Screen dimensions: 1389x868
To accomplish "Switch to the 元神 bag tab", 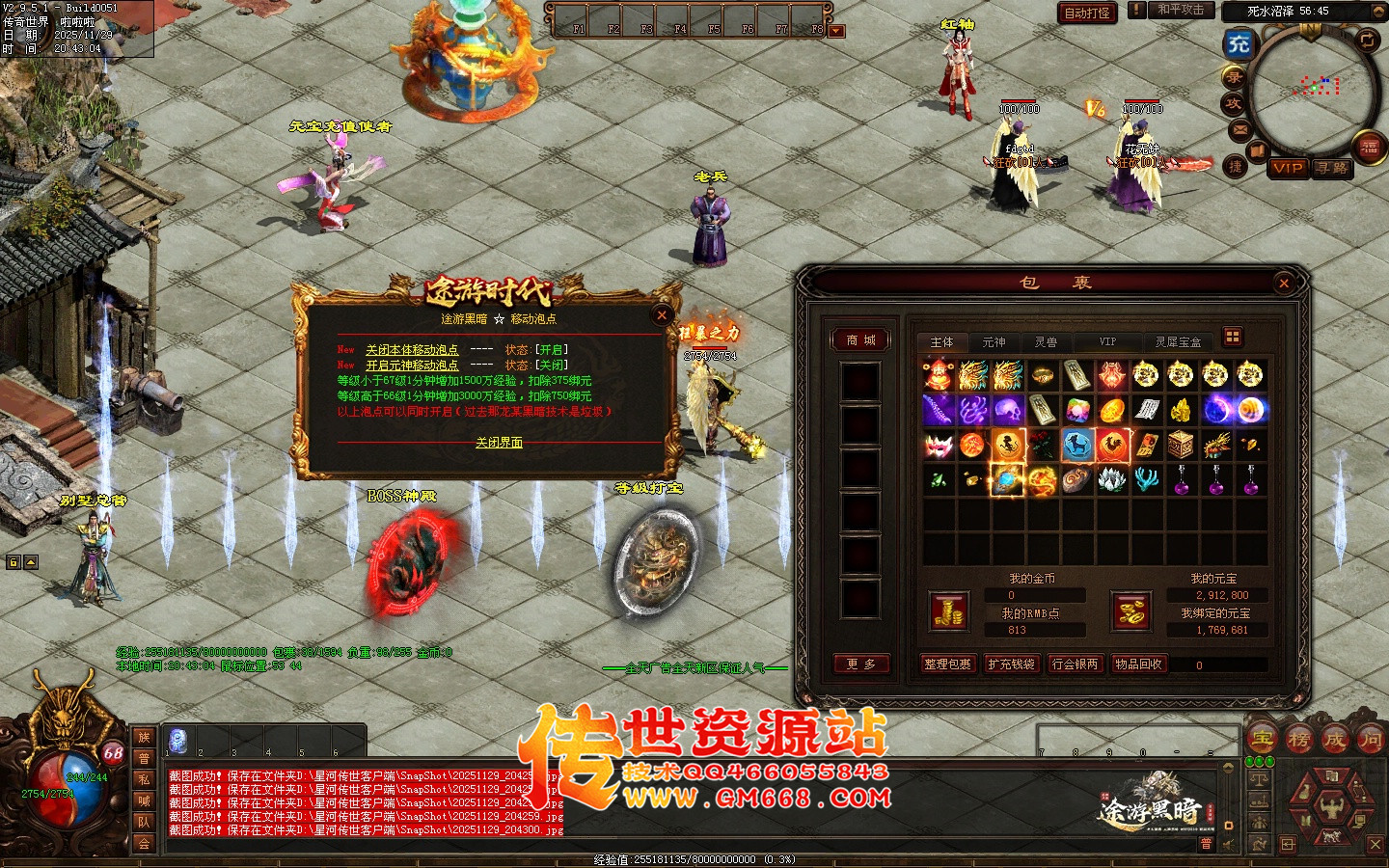I will [994, 342].
